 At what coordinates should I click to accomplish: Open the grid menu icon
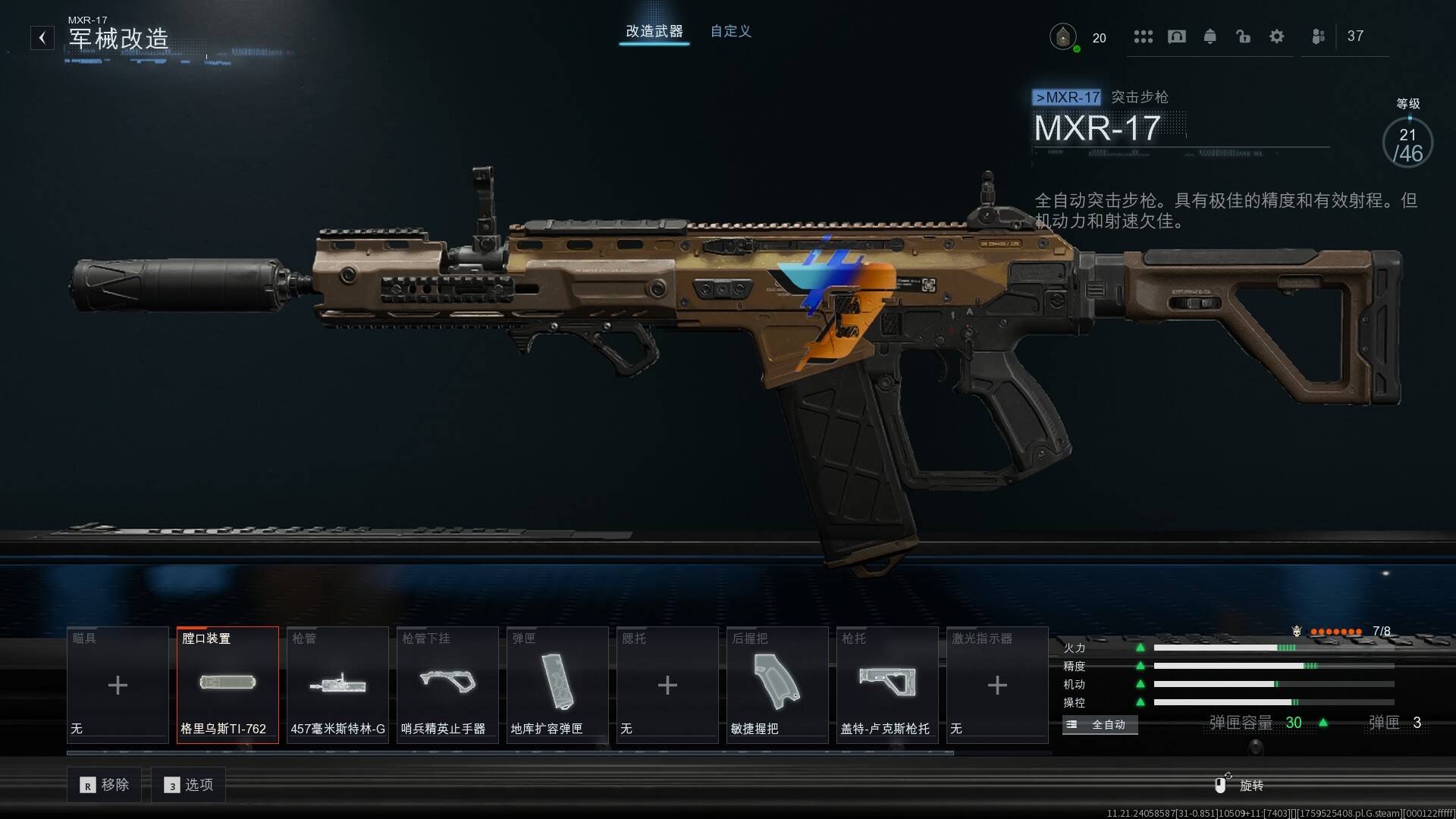(1143, 36)
